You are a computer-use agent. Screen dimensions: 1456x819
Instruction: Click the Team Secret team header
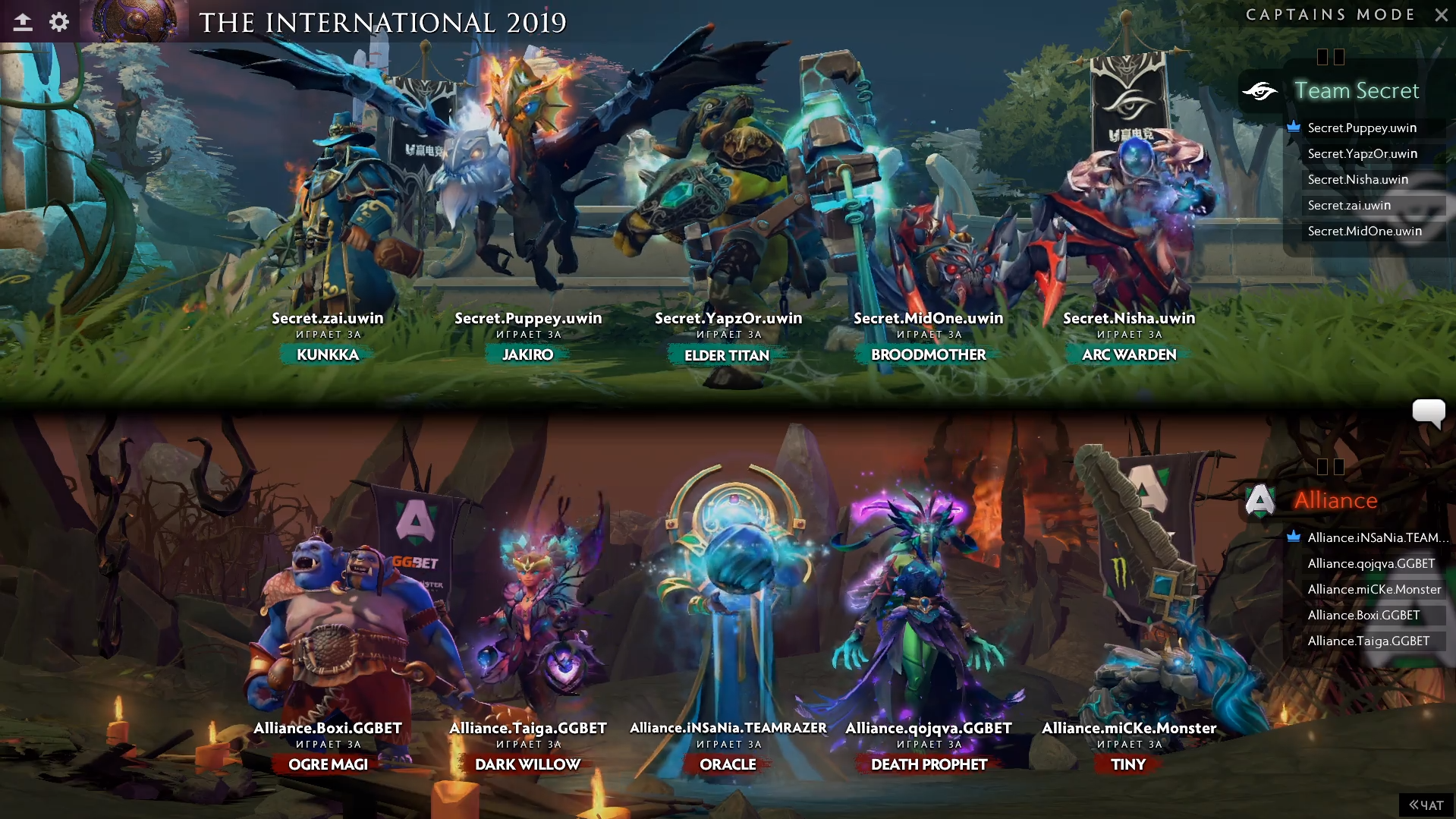(x=1356, y=90)
